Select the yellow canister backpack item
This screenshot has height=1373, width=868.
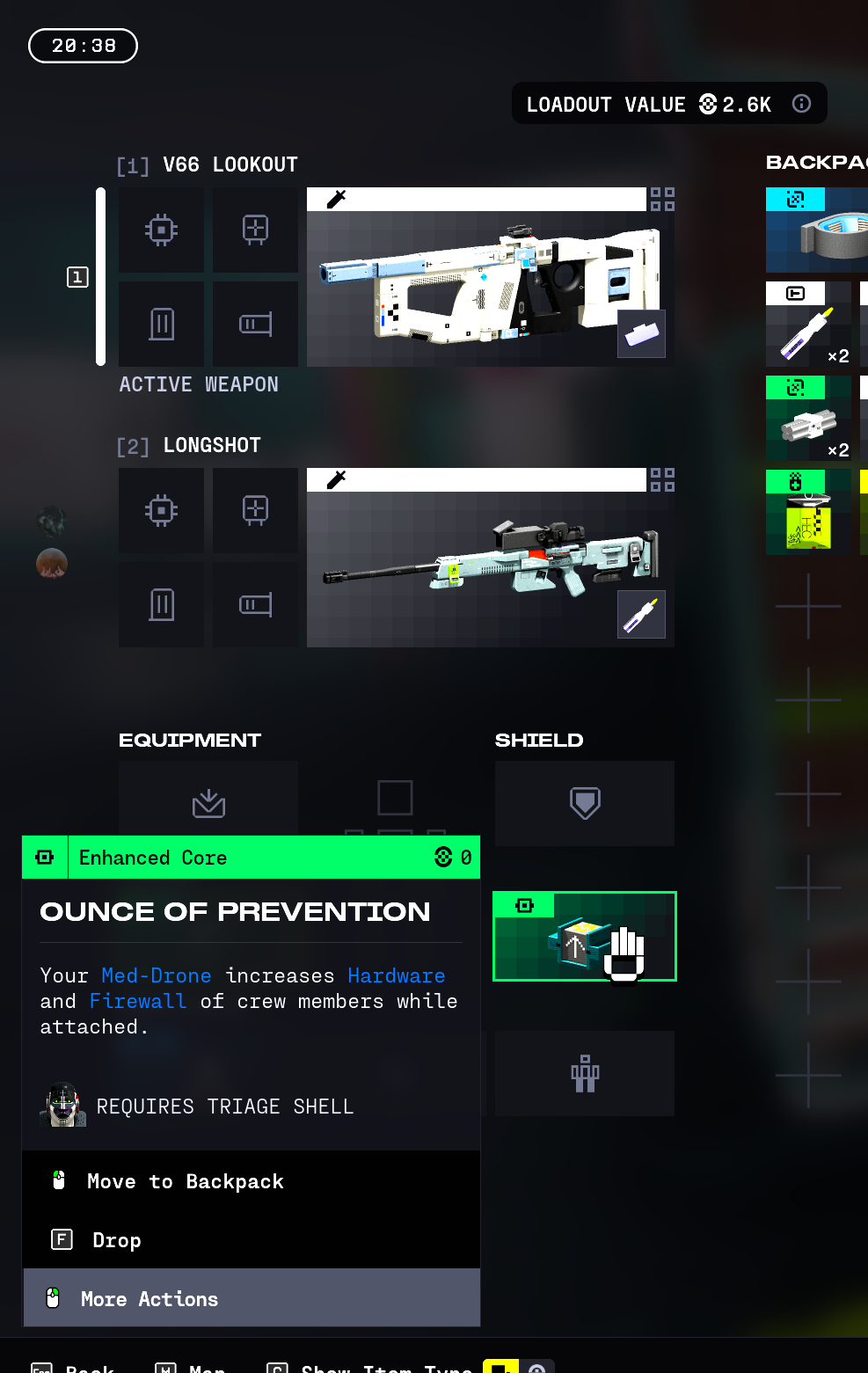click(808, 513)
